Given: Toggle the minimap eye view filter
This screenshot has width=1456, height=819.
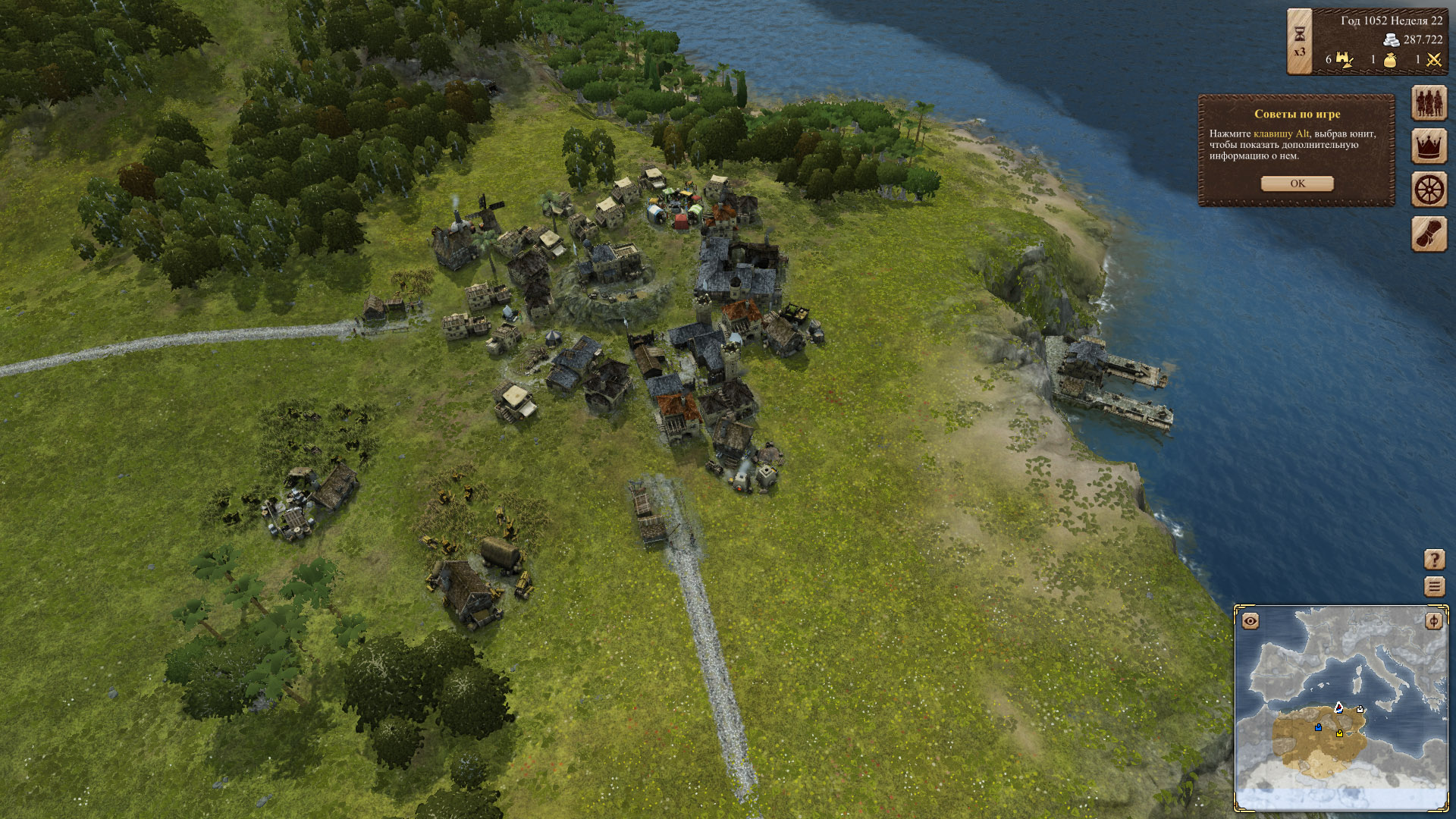Looking at the screenshot, I should click(1250, 621).
